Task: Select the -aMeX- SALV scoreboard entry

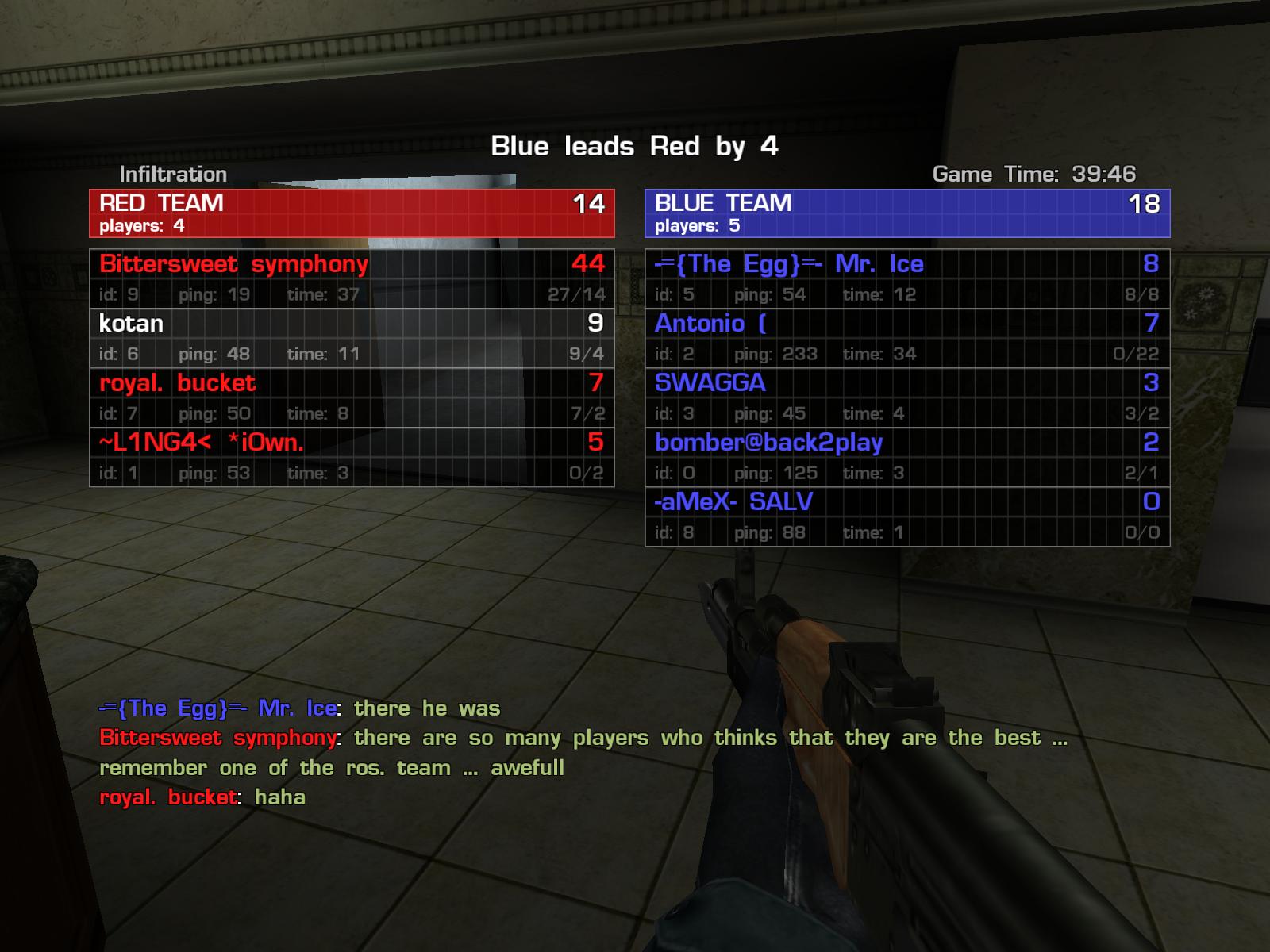Action: click(907, 516)
